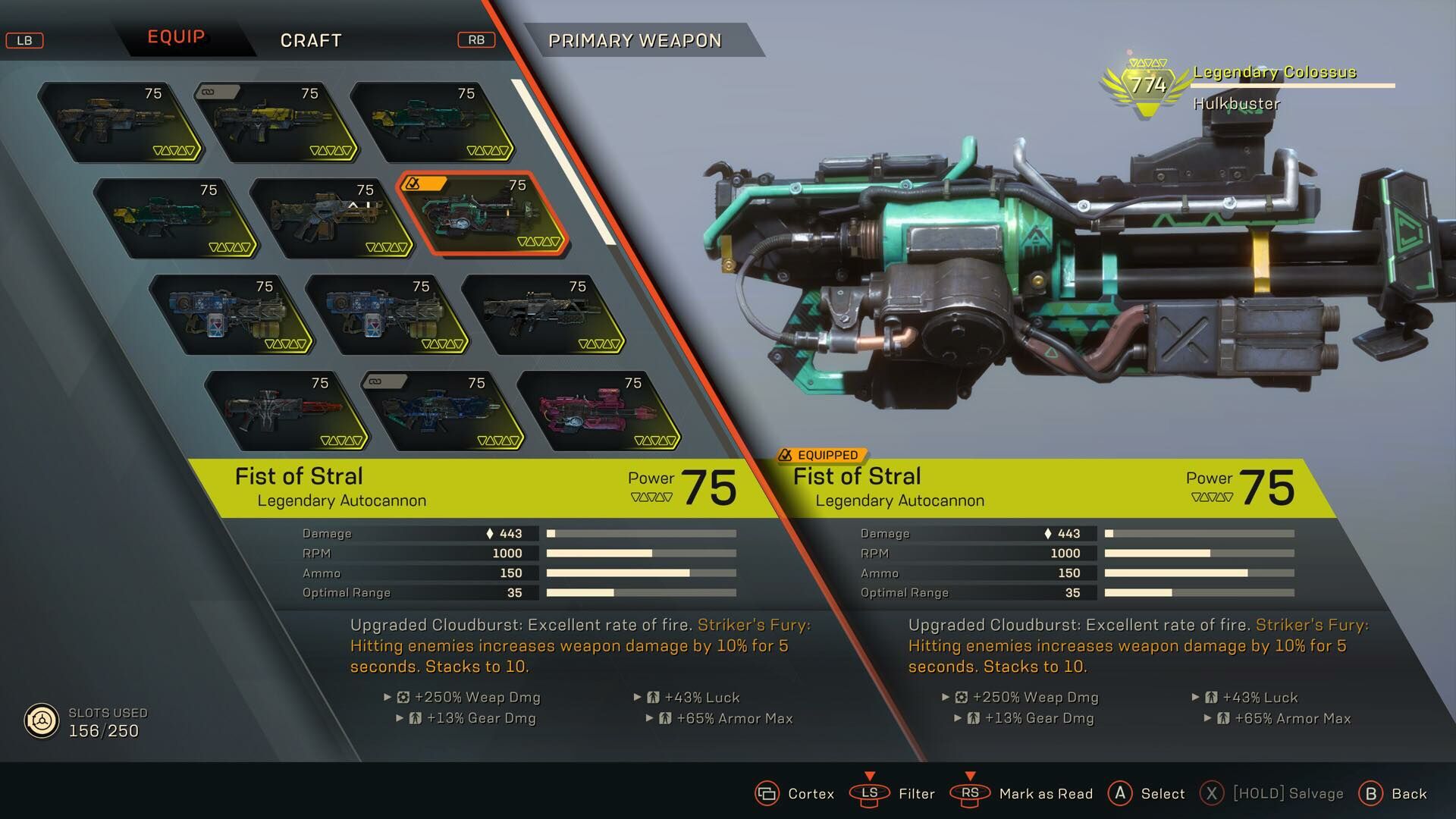The image size is (1456, 819).
Task: Select the dark blue weapon with link tag
Action: tap(442, 410)
